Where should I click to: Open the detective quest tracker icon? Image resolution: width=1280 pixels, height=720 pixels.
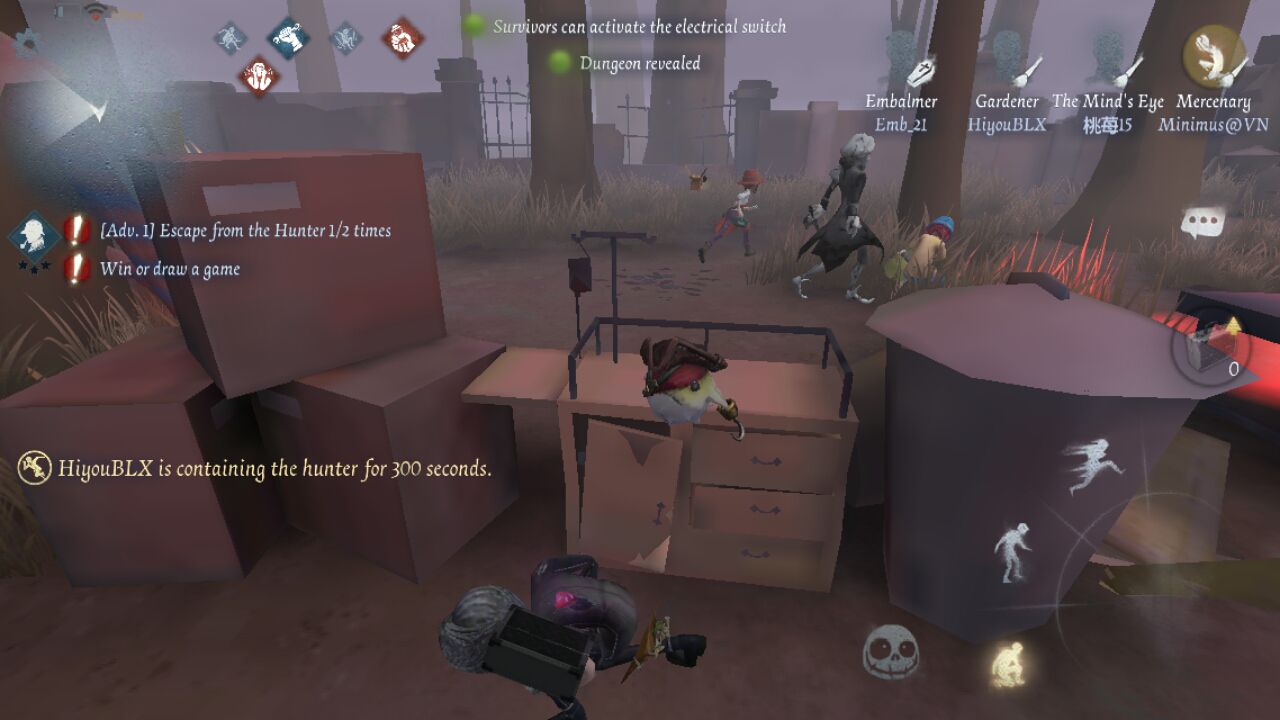pos(33,236)
